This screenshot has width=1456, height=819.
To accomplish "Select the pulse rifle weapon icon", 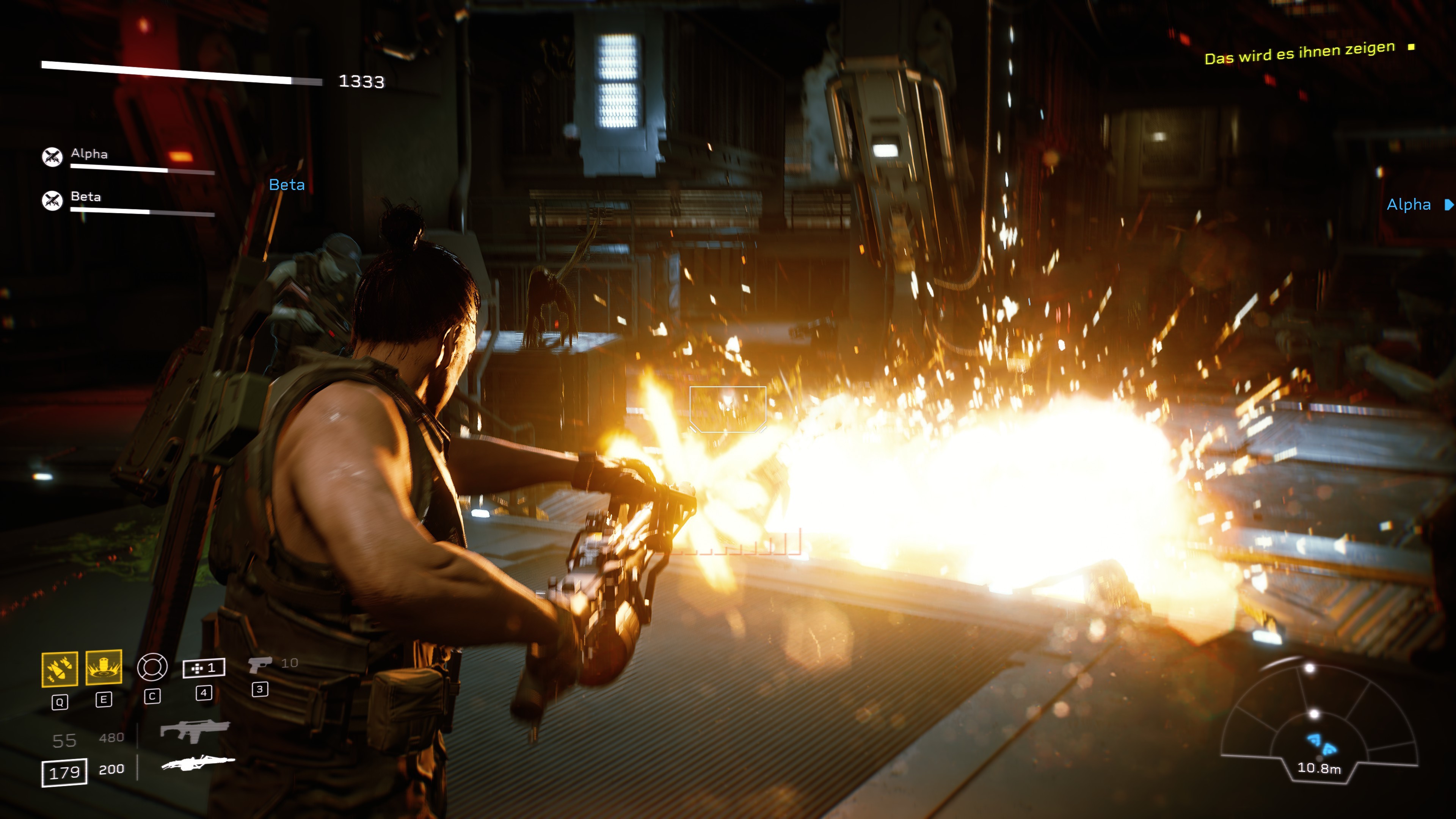I will click(195, 731).
